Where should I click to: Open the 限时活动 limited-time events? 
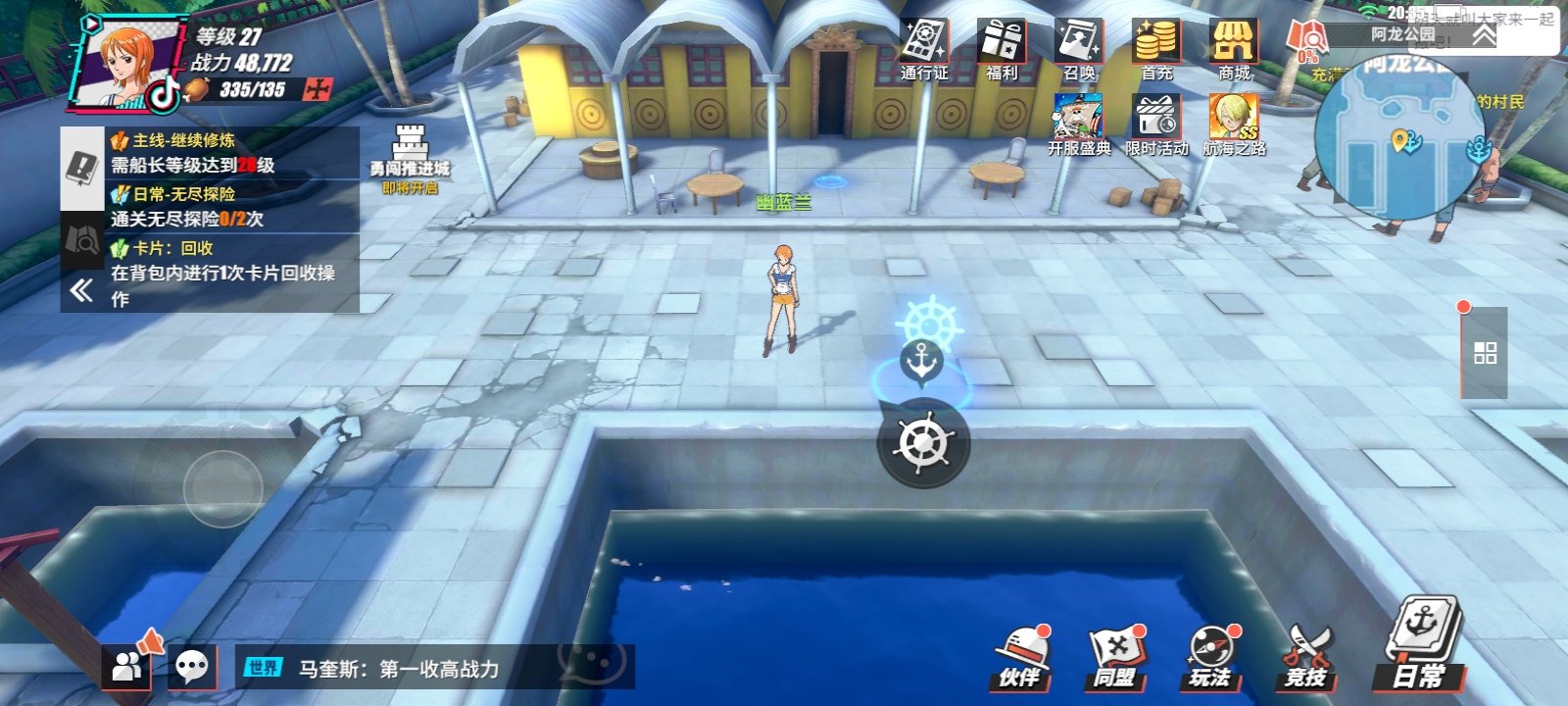tap(1156, 125)
